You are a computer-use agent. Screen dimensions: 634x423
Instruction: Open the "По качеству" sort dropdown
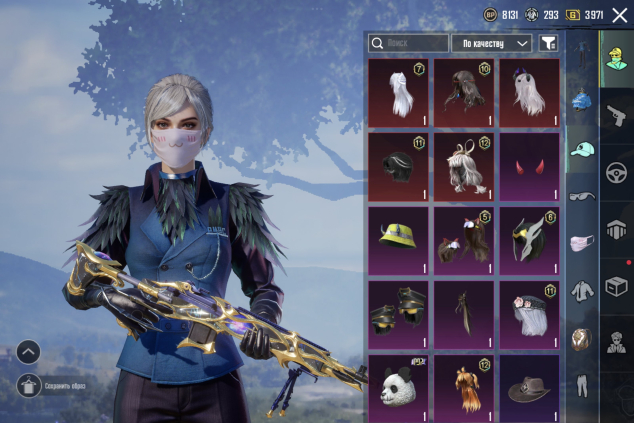pos(492,43)
